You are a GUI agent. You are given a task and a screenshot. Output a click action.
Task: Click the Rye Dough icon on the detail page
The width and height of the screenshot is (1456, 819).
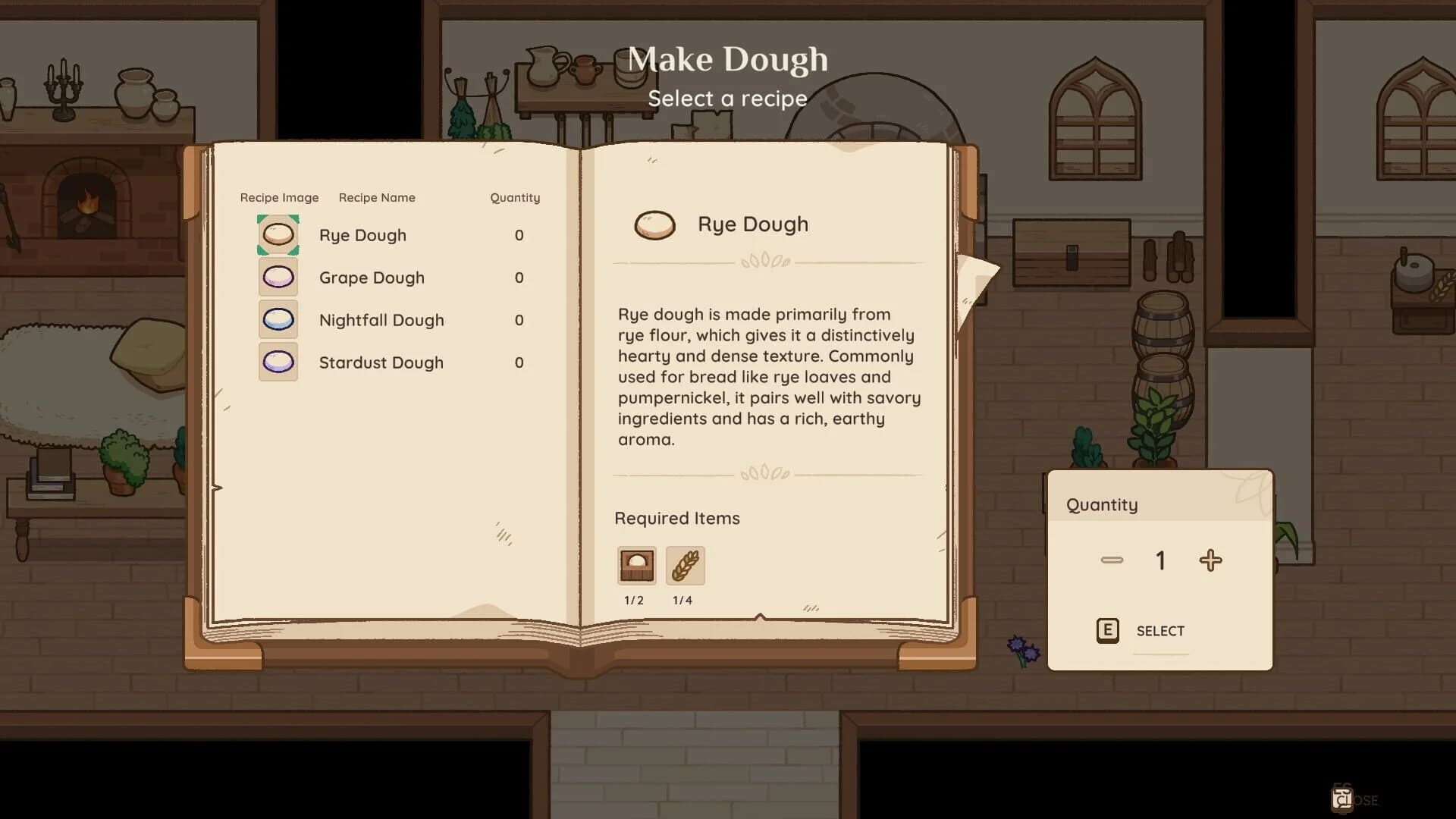coord(655,224)
